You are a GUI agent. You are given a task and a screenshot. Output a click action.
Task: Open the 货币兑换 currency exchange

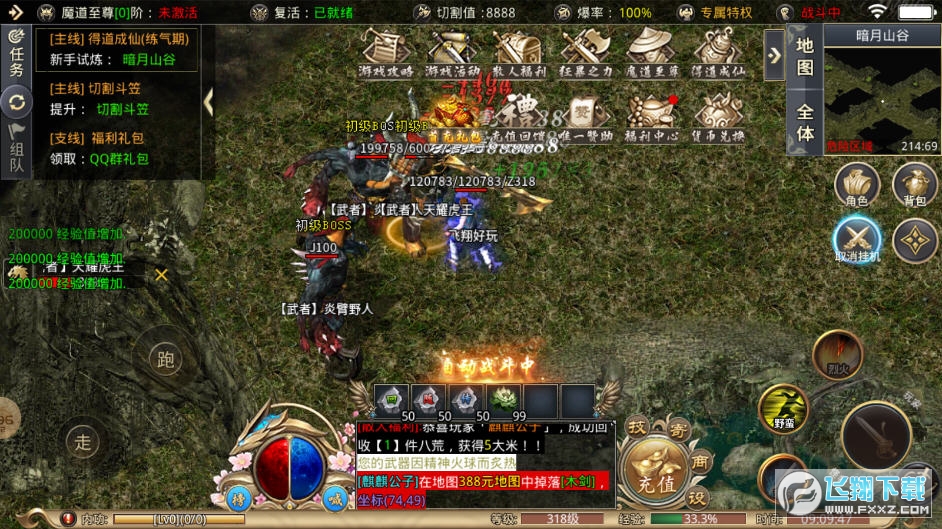[718, 116]
